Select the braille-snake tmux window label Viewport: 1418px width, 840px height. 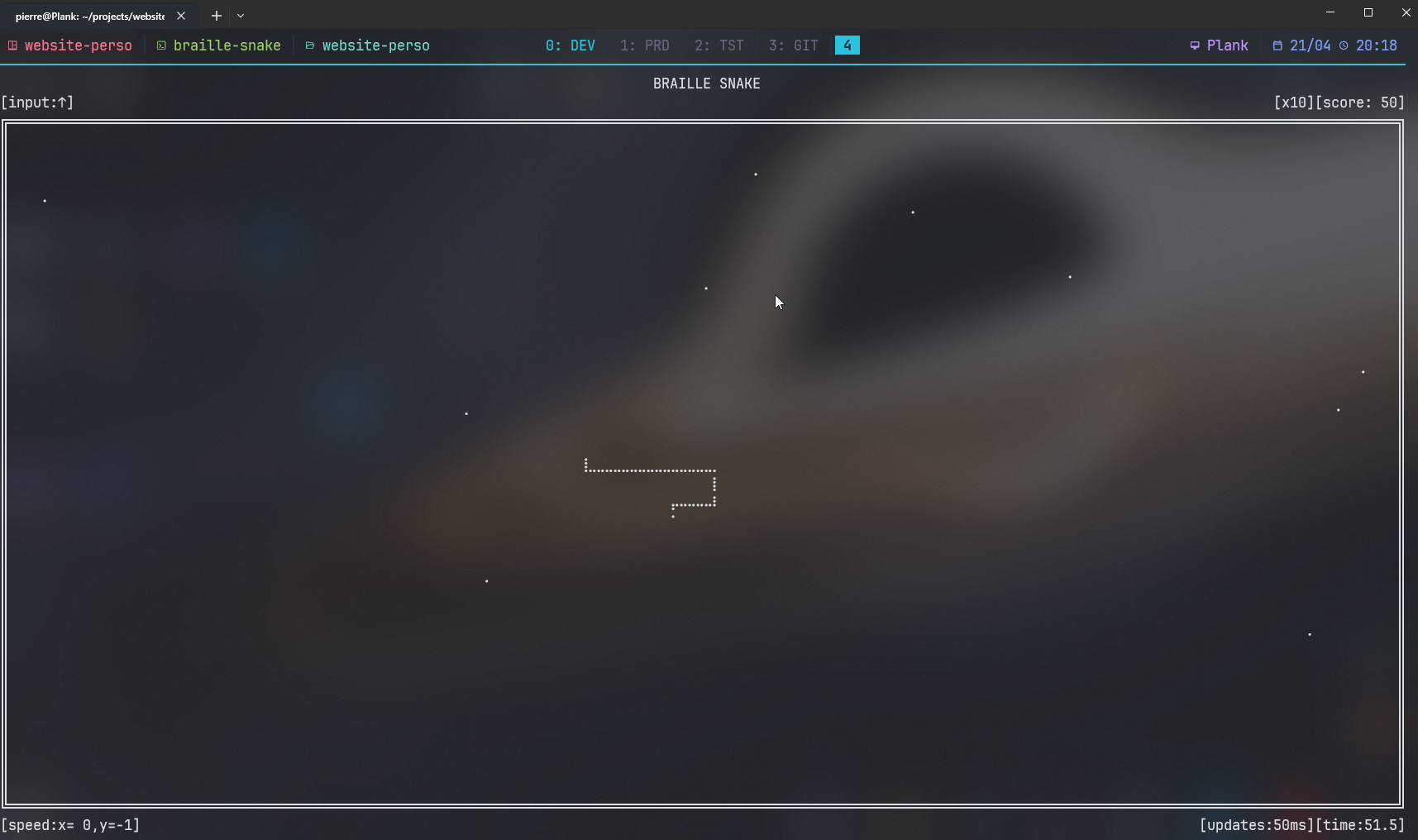pos(227,45)
